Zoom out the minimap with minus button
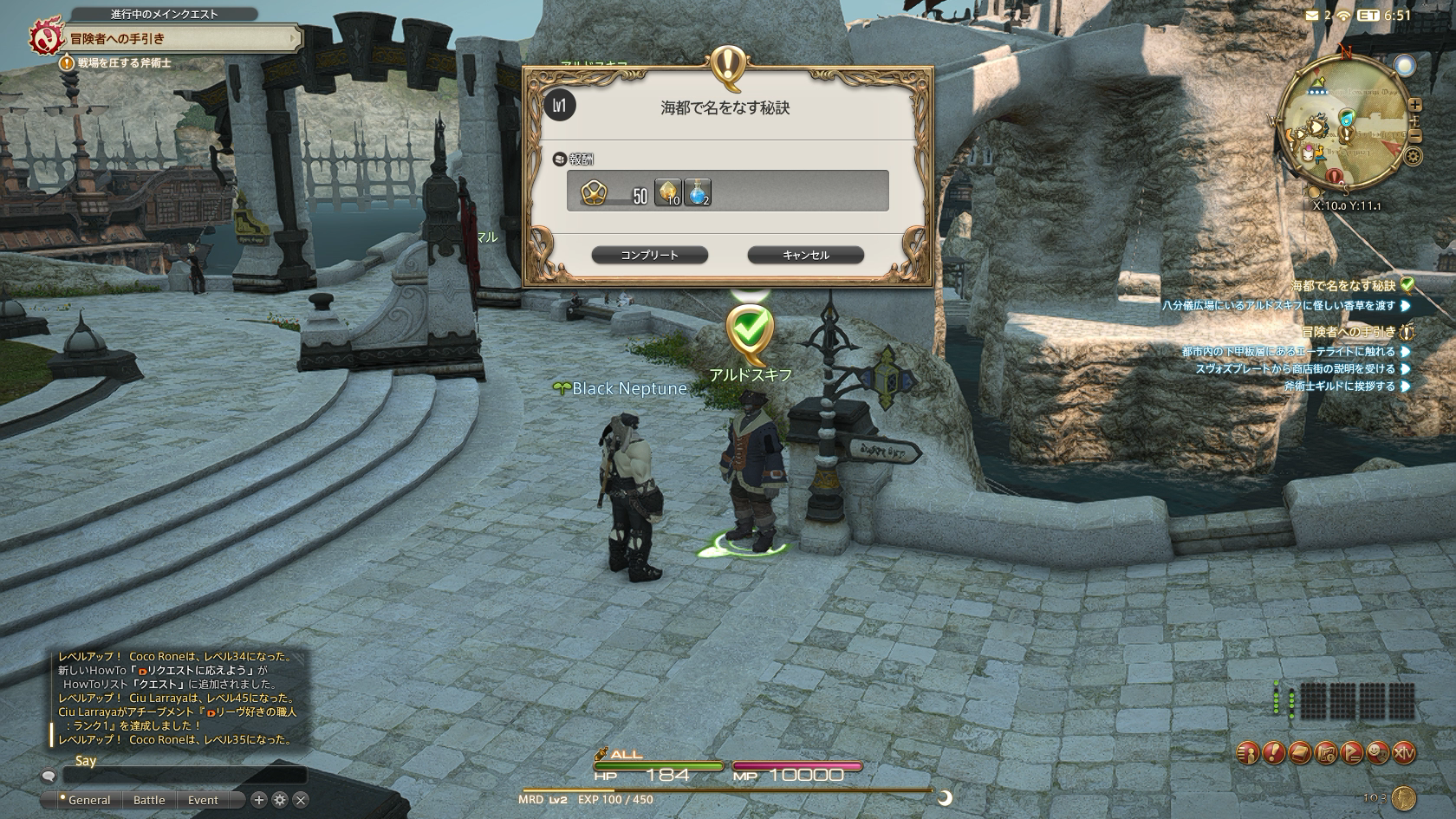The width and height of the screenshot is (1456, 819). [1414, 136]
